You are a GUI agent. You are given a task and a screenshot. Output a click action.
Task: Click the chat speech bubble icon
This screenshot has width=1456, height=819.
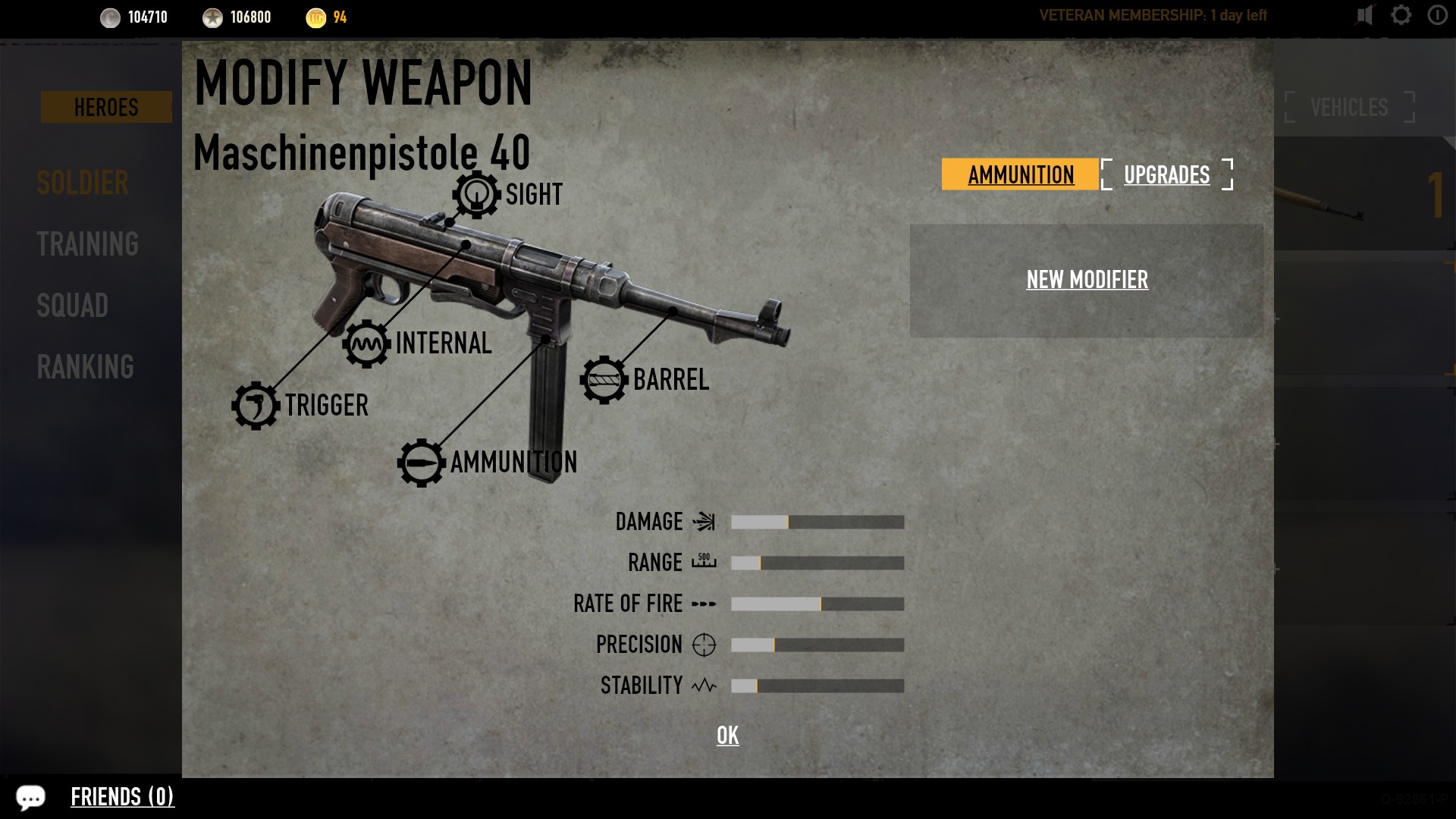pyautogui.click(x=30, y=797)
